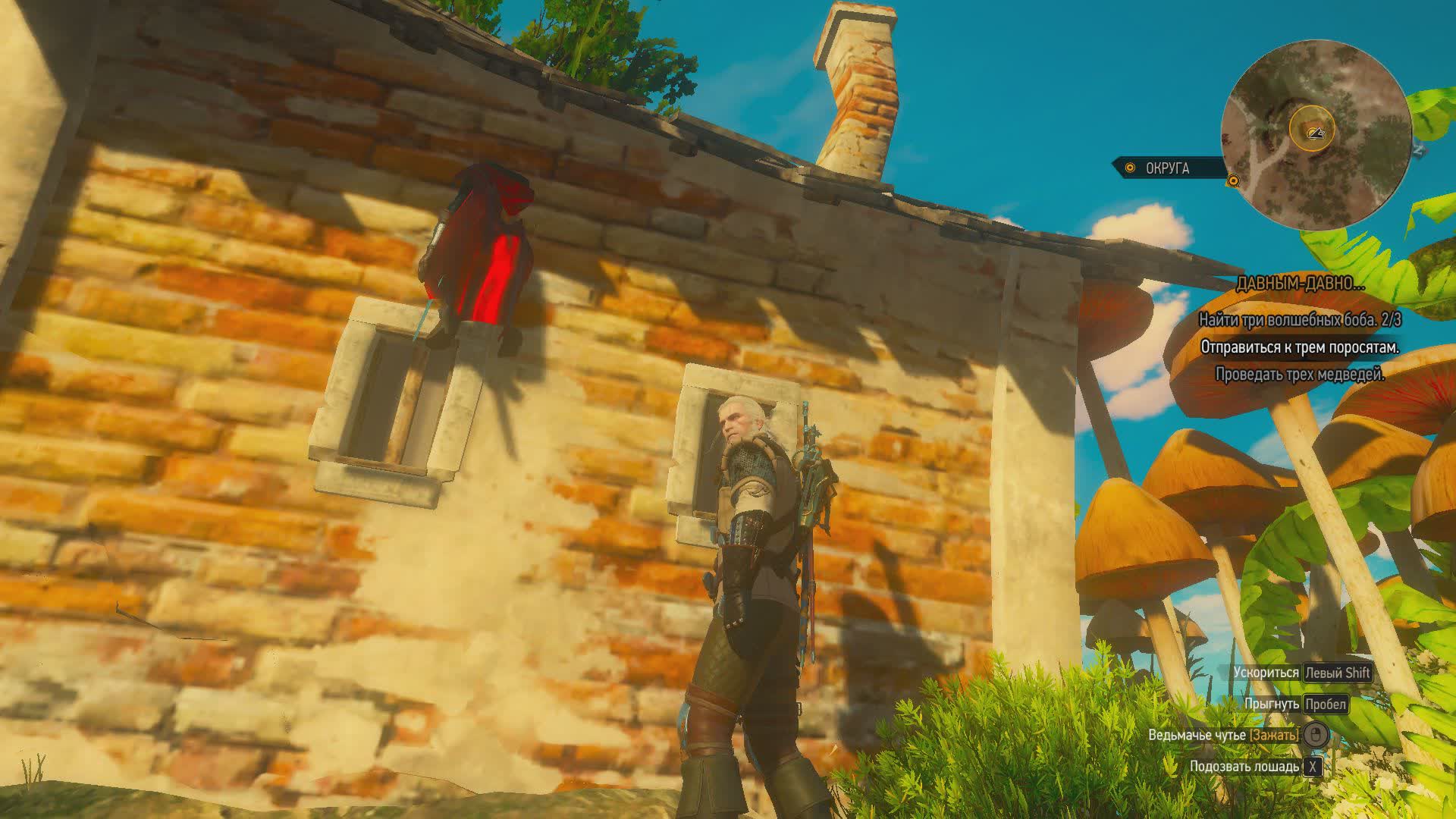
Task: Click the small marker dot on the minimap edge
Action: (x=1233, y=180)
